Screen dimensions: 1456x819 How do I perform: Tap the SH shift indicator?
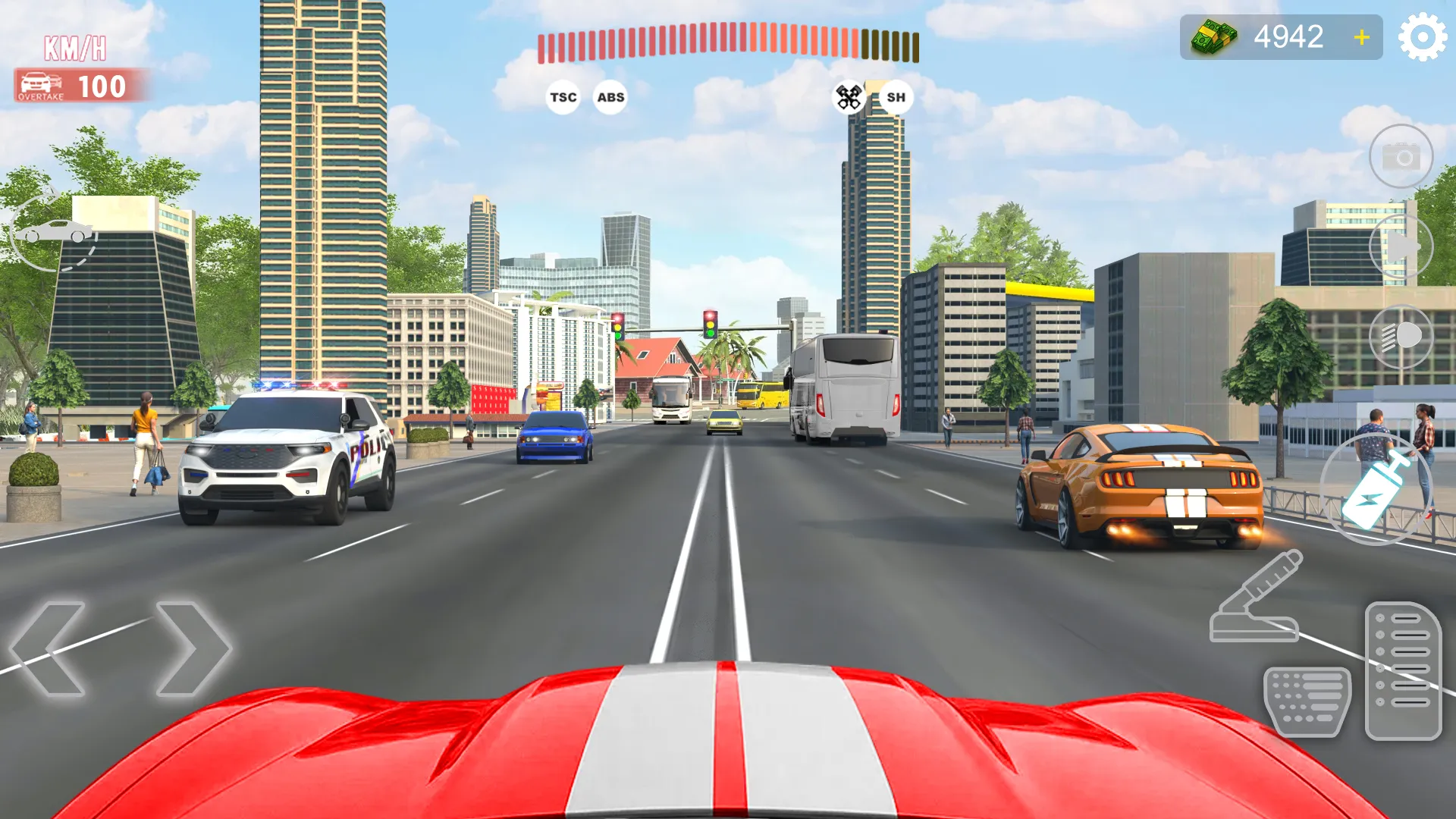(x=895, y=97)
